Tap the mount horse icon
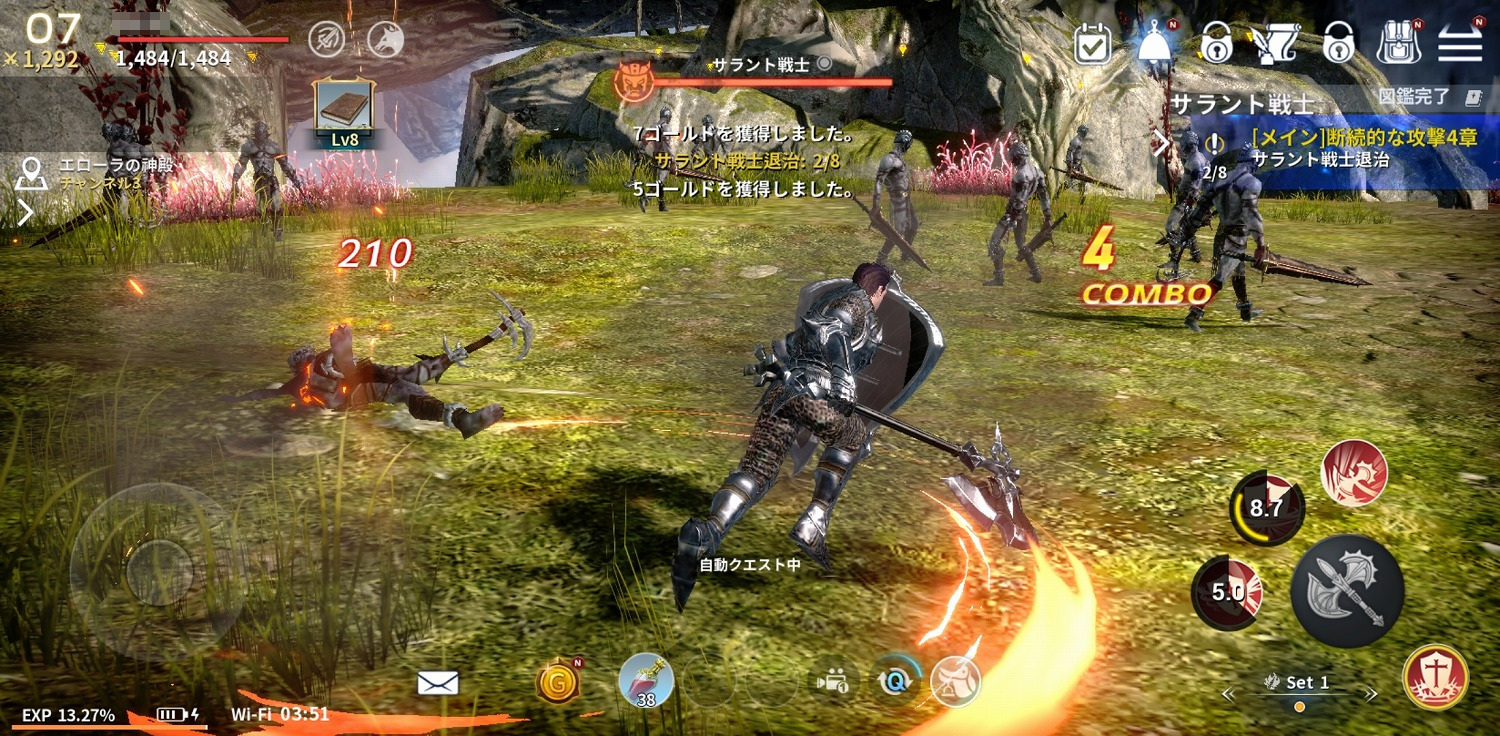Image resolution: width=1500 pixels, height=736 pixels. tap(955, 681)
